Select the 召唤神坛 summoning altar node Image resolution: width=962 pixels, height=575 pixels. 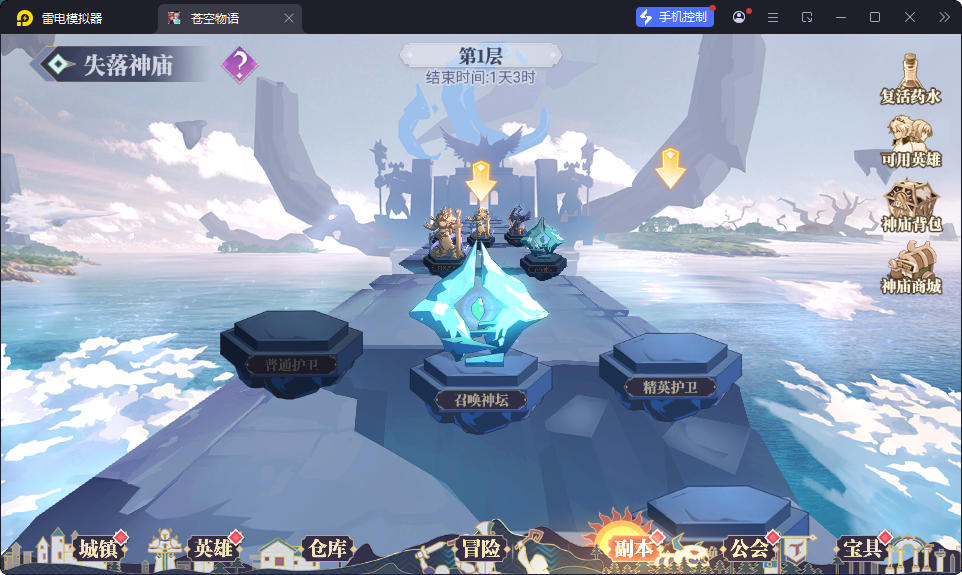click(x=480, y=399)
